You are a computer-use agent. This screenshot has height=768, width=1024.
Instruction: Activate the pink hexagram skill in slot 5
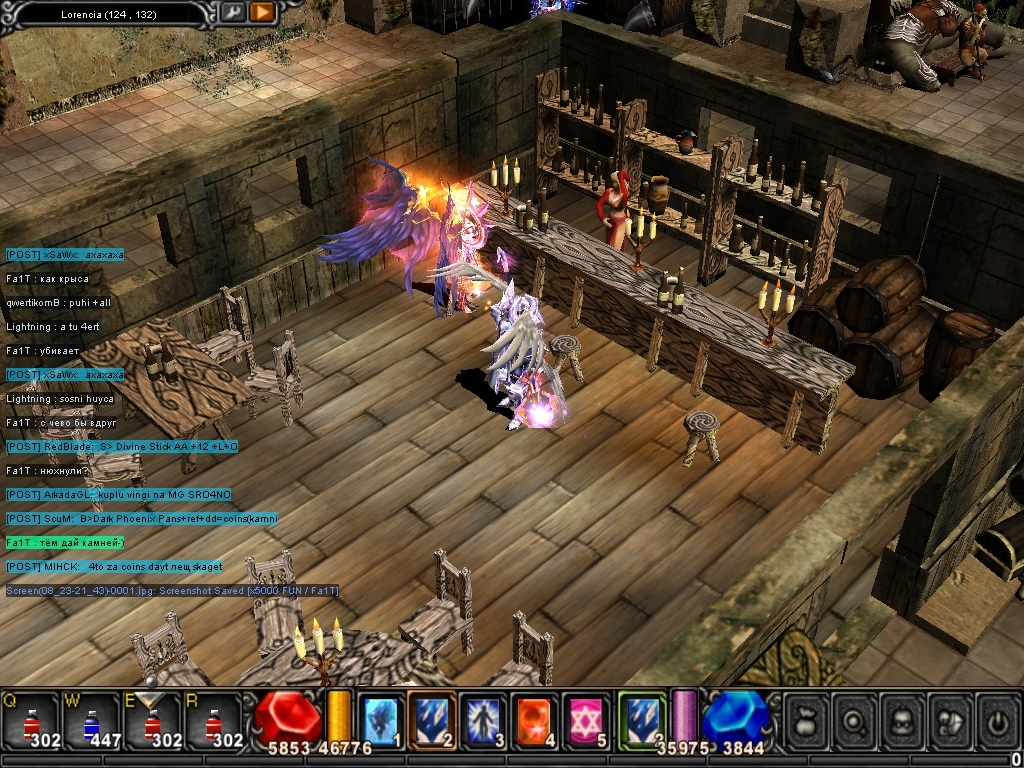coord(589,720)
